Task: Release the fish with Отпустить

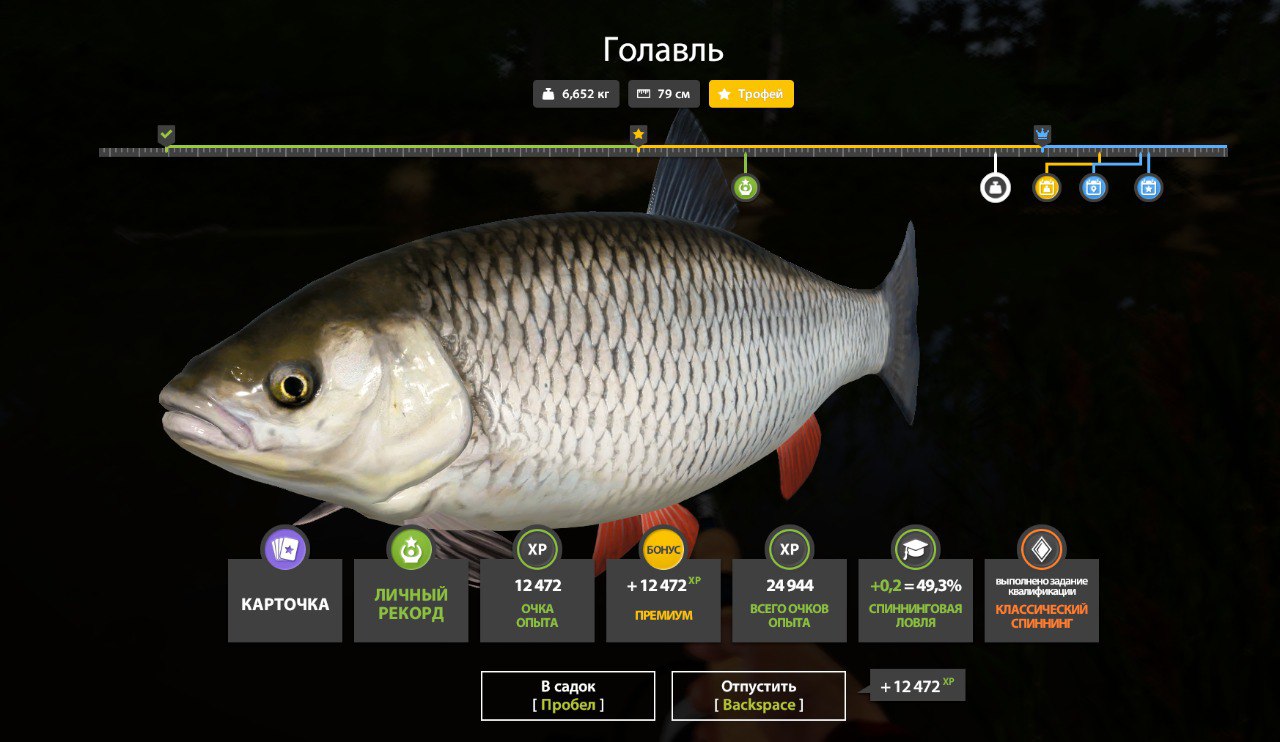Action: pyautogui.click(x=758, y=695)
